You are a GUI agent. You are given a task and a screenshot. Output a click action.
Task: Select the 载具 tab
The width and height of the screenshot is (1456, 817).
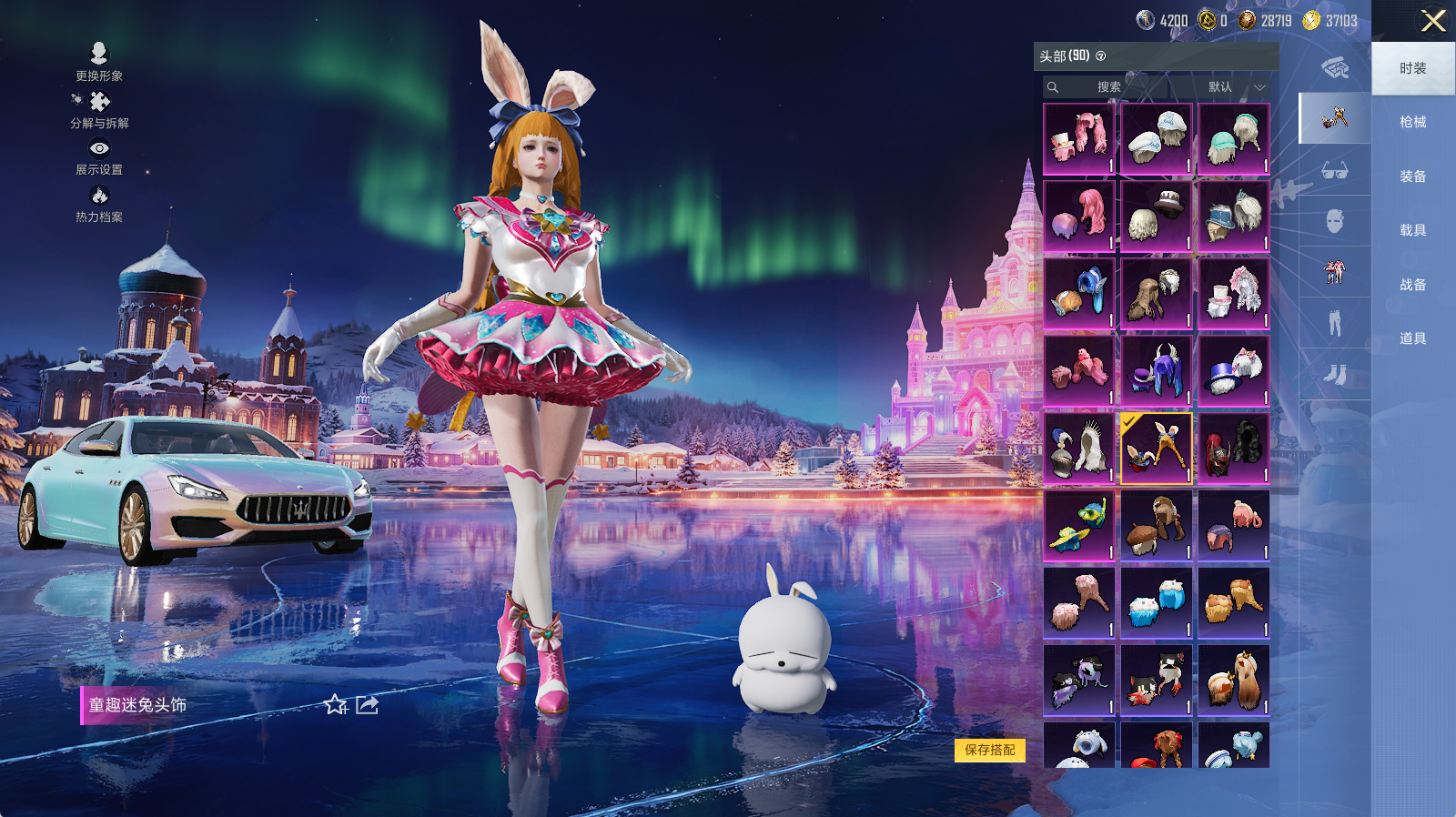[1412, 230]
